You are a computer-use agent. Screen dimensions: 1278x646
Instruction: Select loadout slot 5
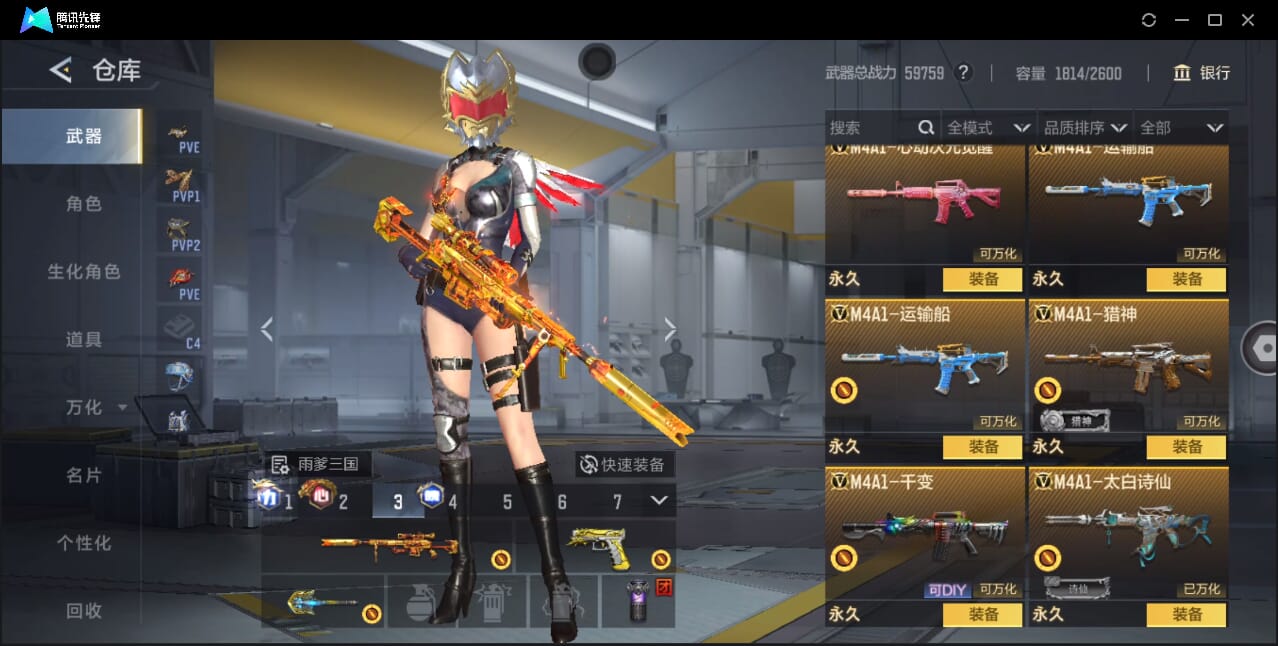(x=507, y=502)
